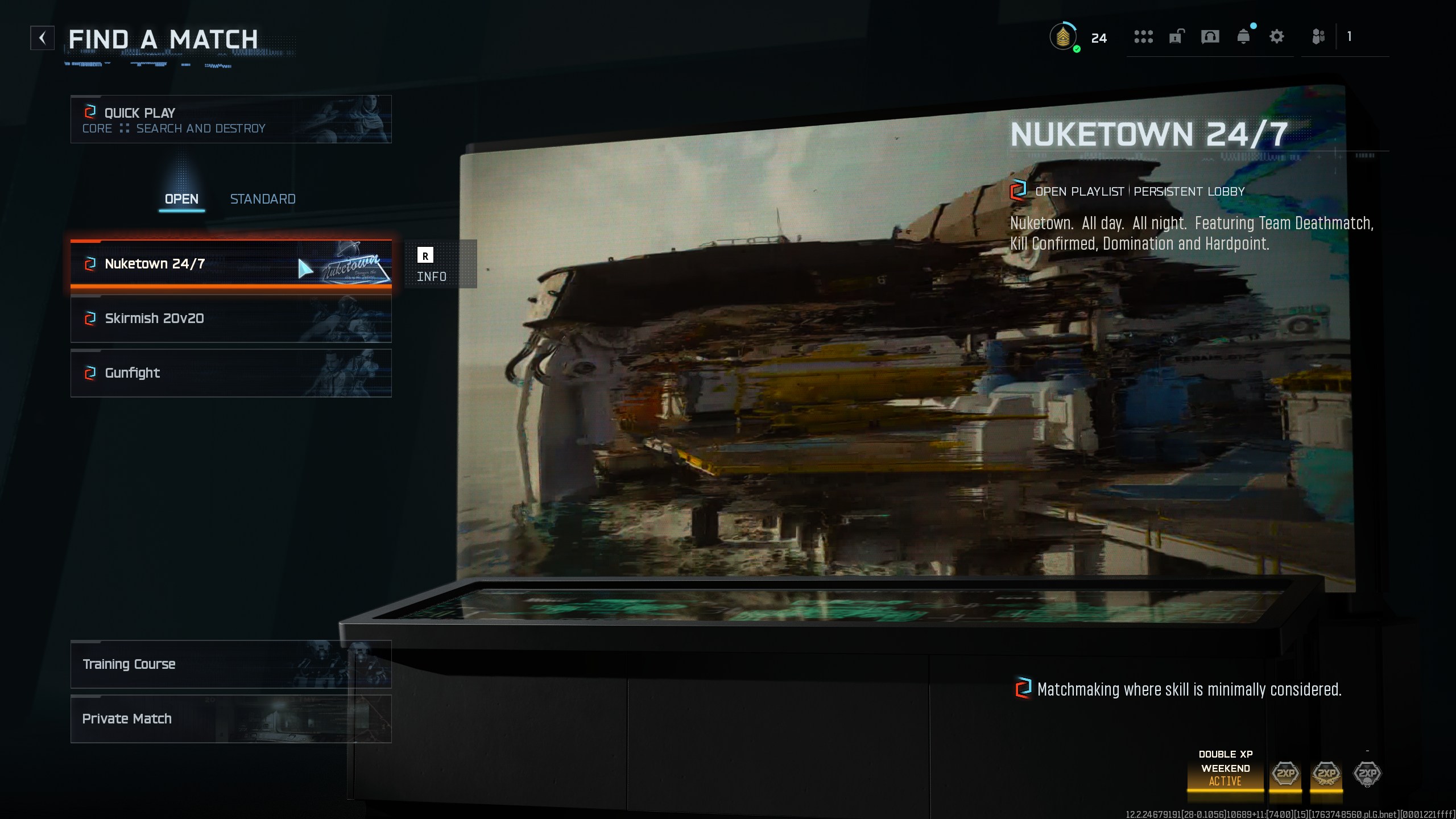Start a Private Match

tap(230, 719)
